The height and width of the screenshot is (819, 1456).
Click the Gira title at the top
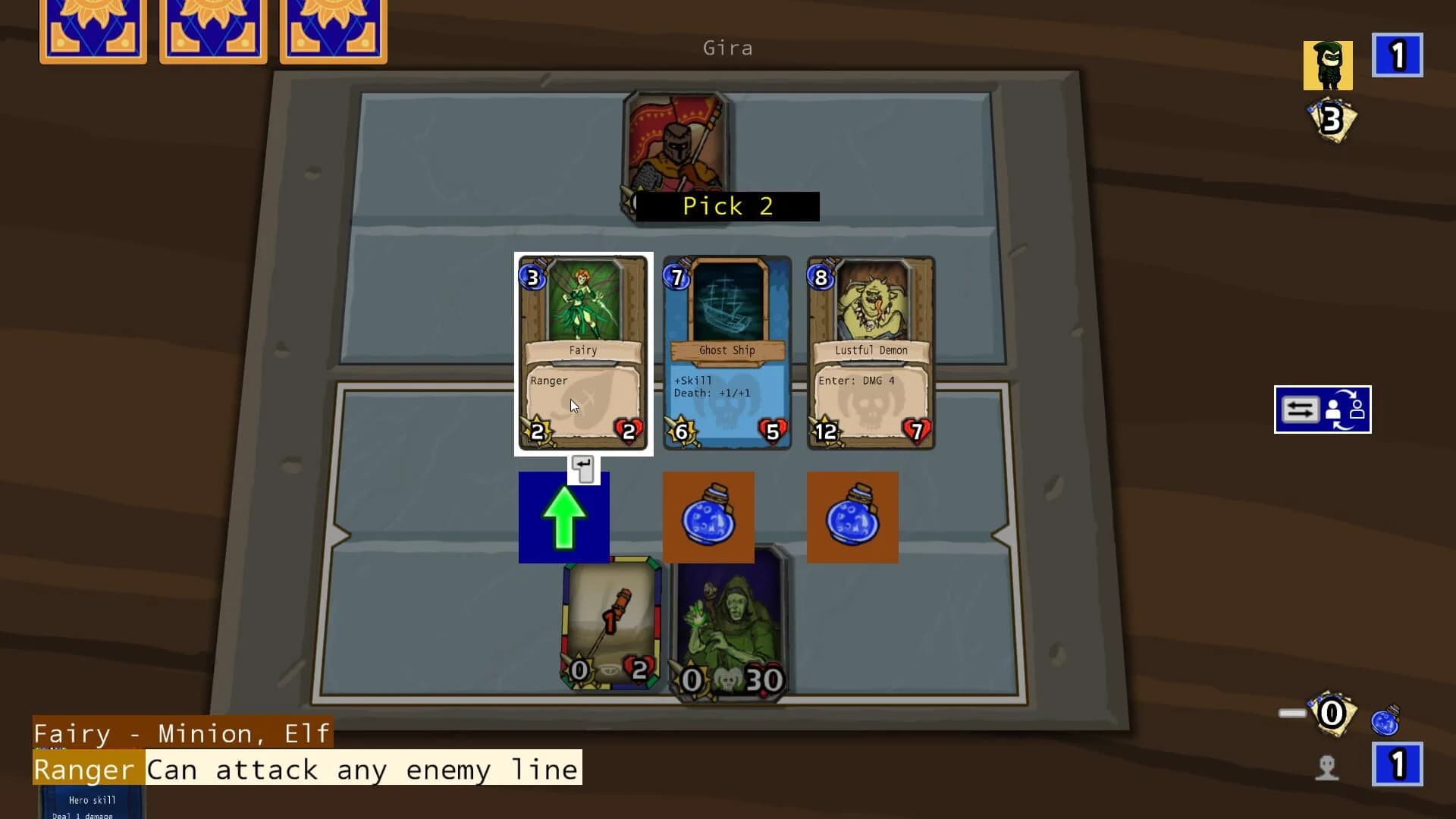coord(726,48)
